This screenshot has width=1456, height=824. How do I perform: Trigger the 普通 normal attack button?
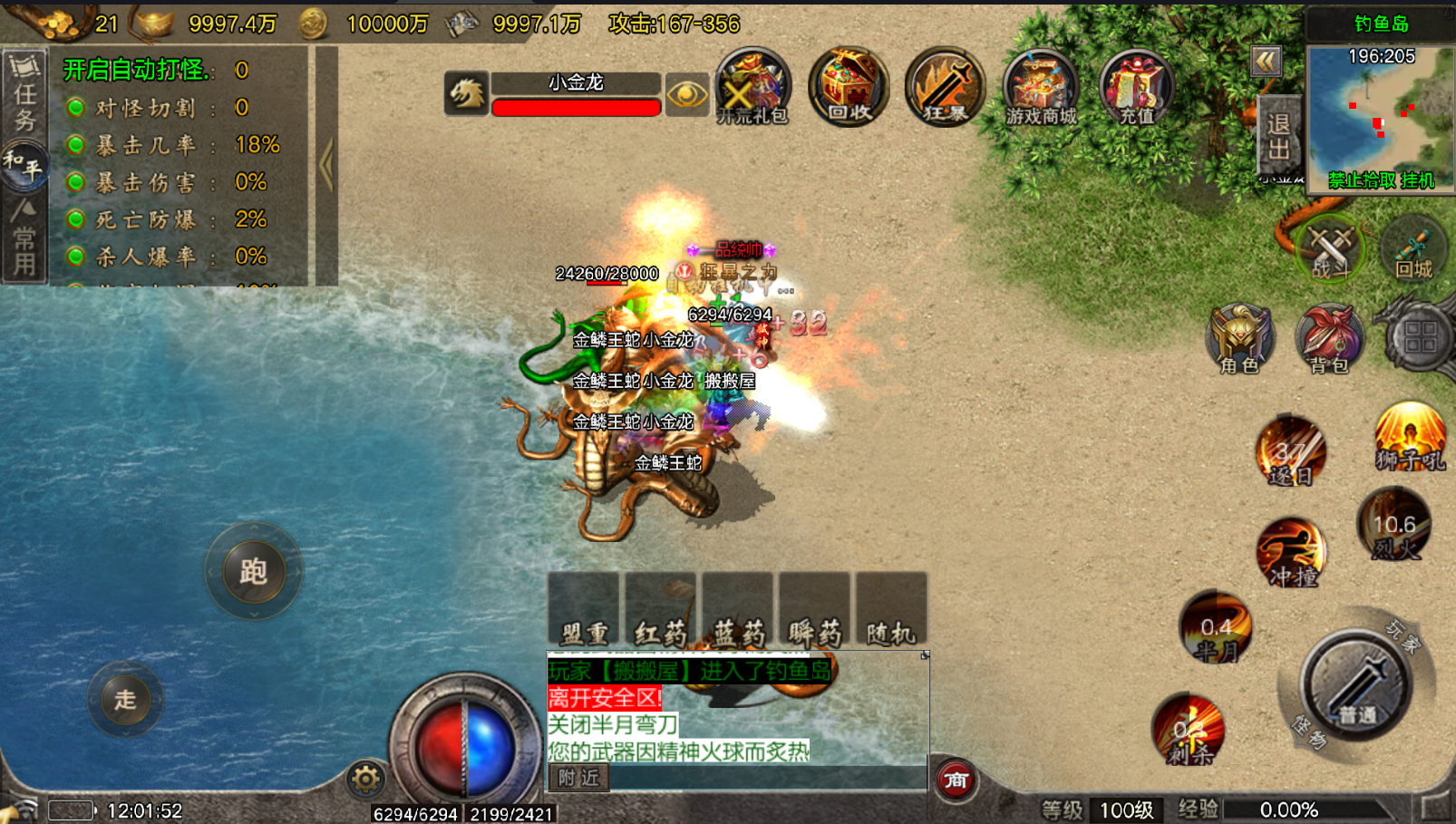click(1356, 684)
